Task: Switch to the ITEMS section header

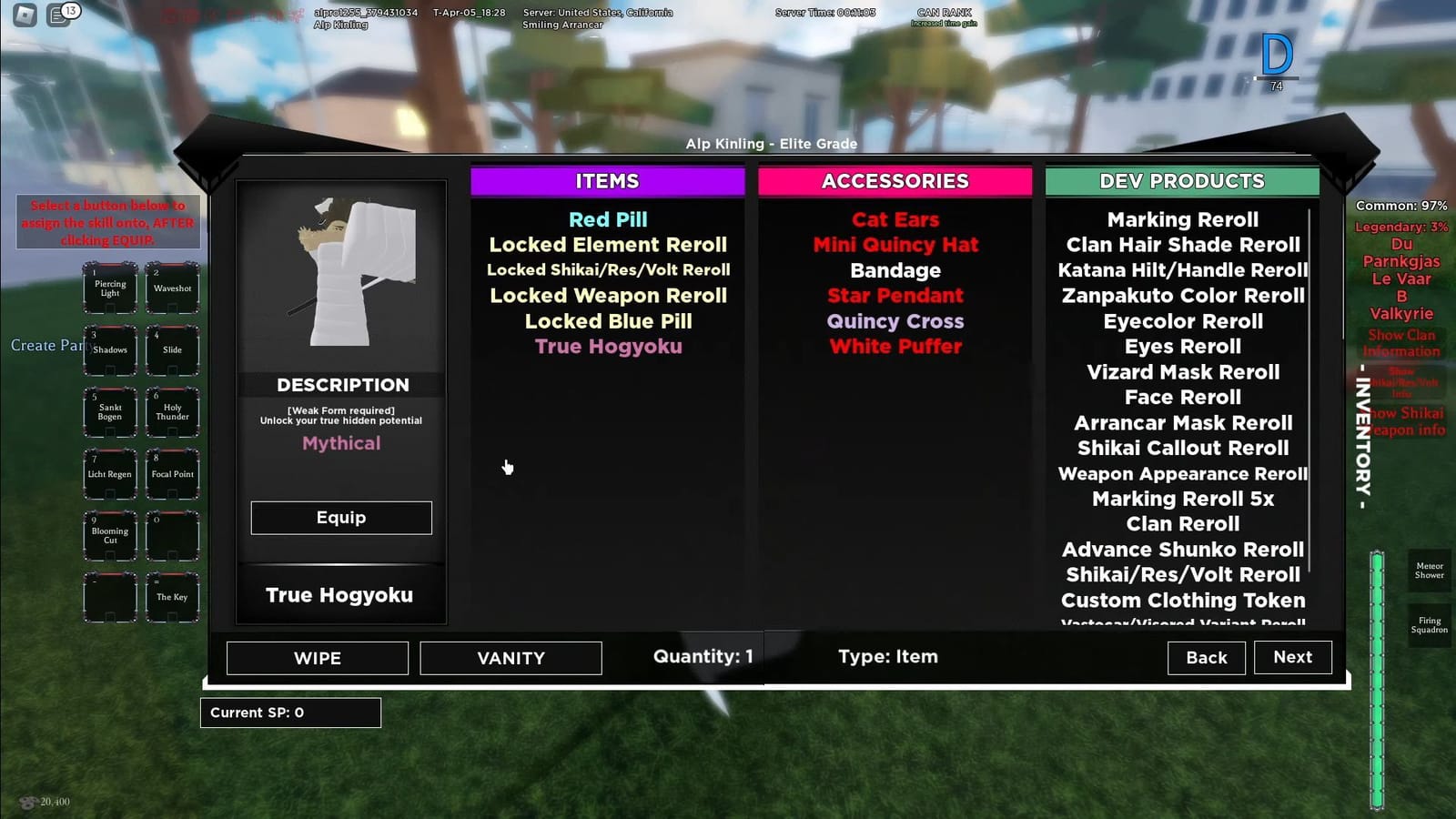Action: 607,181
